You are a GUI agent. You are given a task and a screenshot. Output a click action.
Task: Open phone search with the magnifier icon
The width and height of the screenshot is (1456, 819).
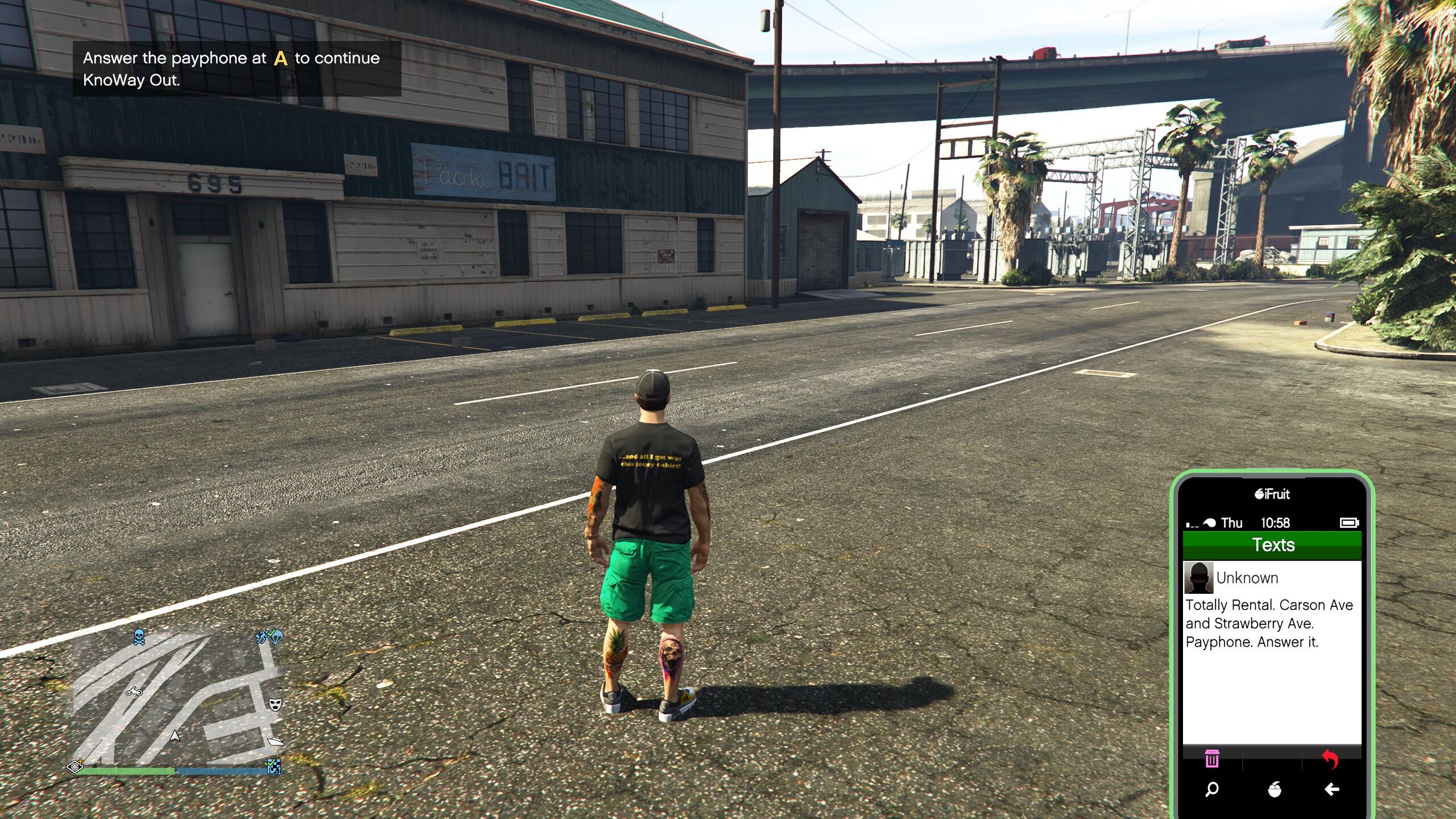point(1212,789)
